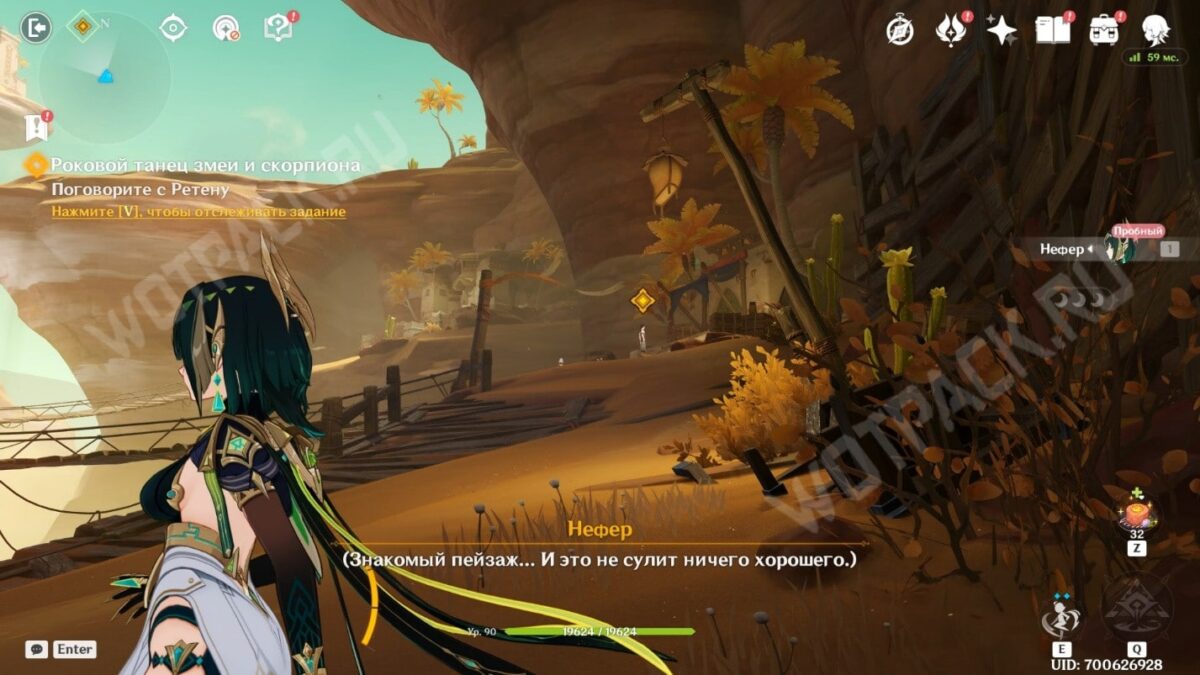
Task: Open the Wish four-pointed star icon
Action: pyautogui.click(x=1001, y=30)
